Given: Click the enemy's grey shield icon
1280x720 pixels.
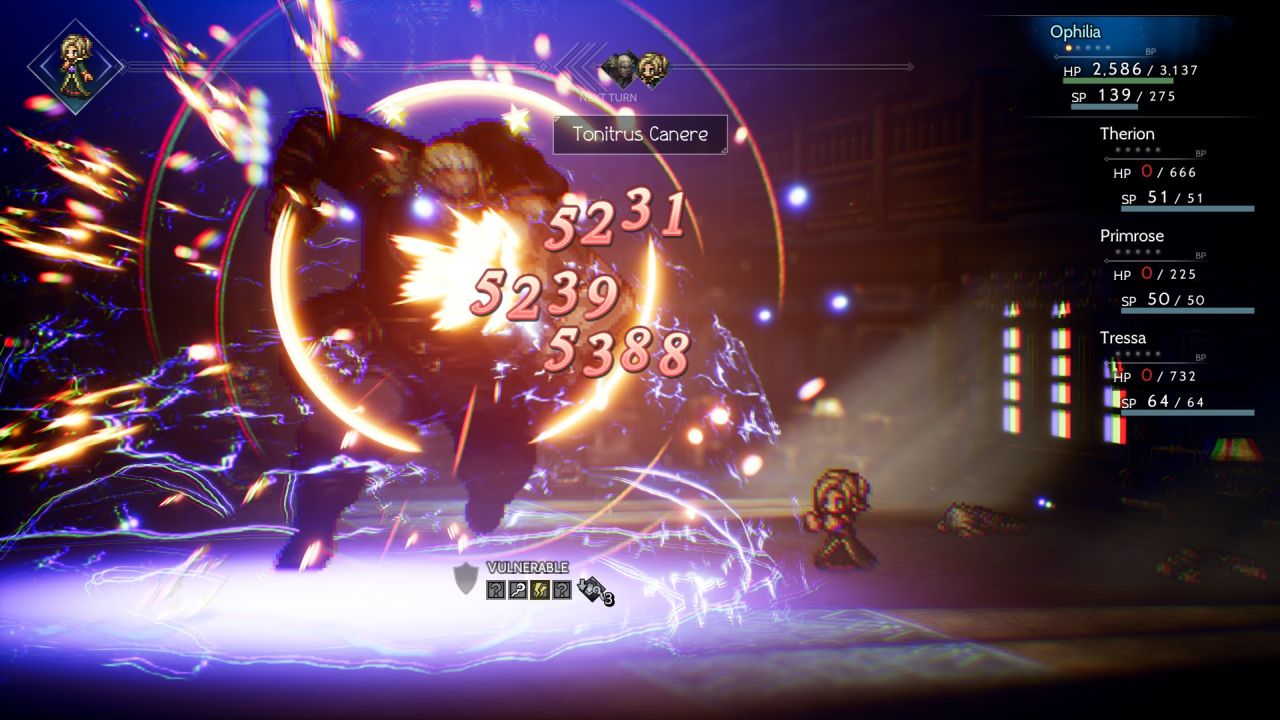Looking at the screenshot, I should point(466,579).
